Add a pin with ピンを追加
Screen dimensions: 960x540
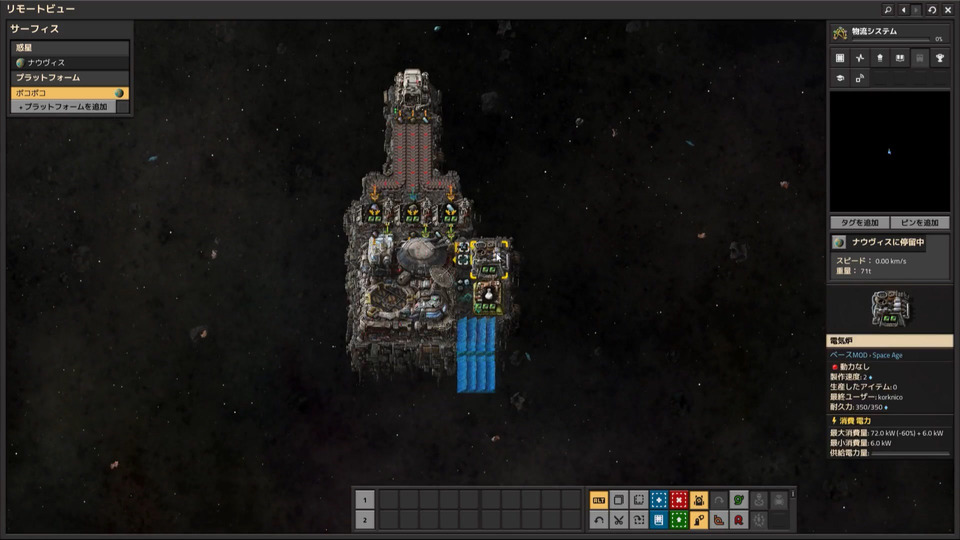pyautogui.click(x=920, y=222)
